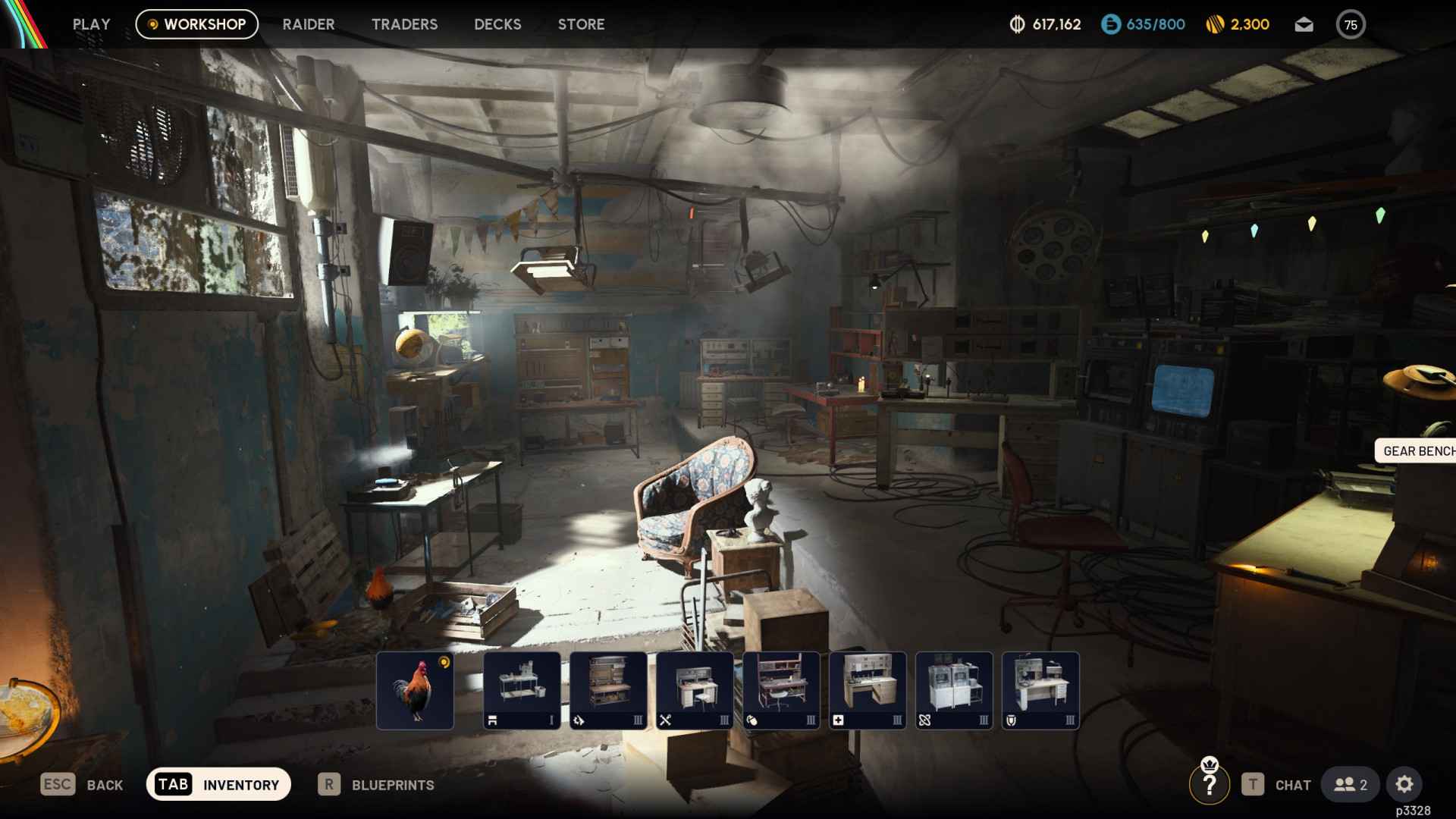Open the mail envelope icon

tap(1304, 24)
